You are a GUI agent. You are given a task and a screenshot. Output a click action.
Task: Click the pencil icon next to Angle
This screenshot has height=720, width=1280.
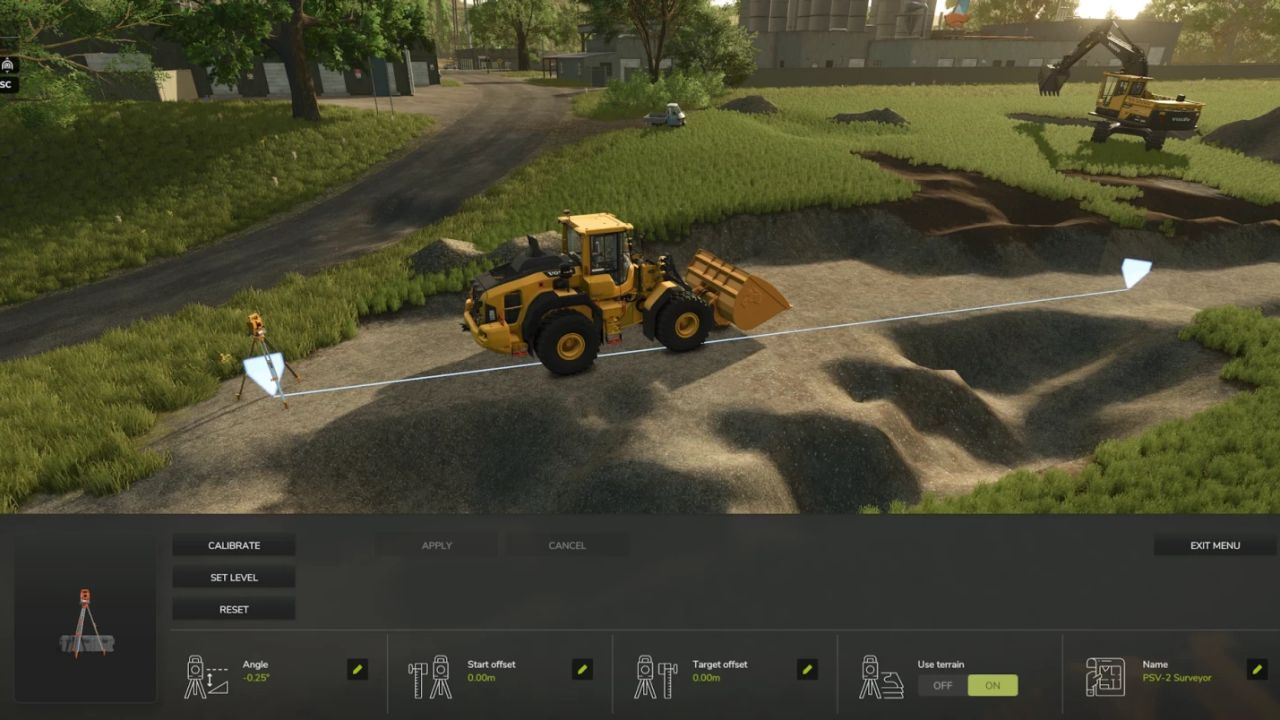point(357,671)
